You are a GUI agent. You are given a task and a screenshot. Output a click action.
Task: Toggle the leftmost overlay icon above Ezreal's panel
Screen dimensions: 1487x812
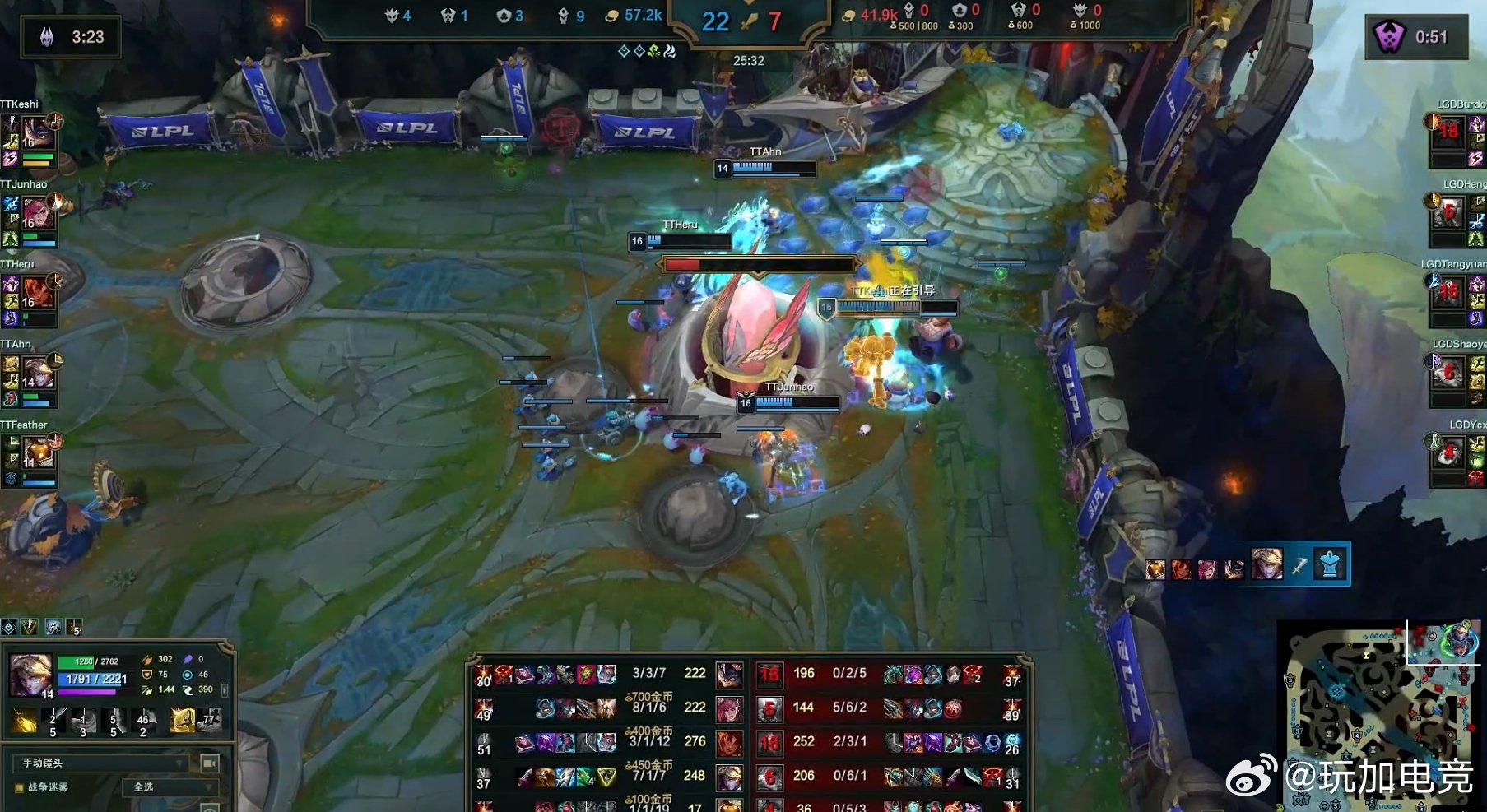coord(8,628)
